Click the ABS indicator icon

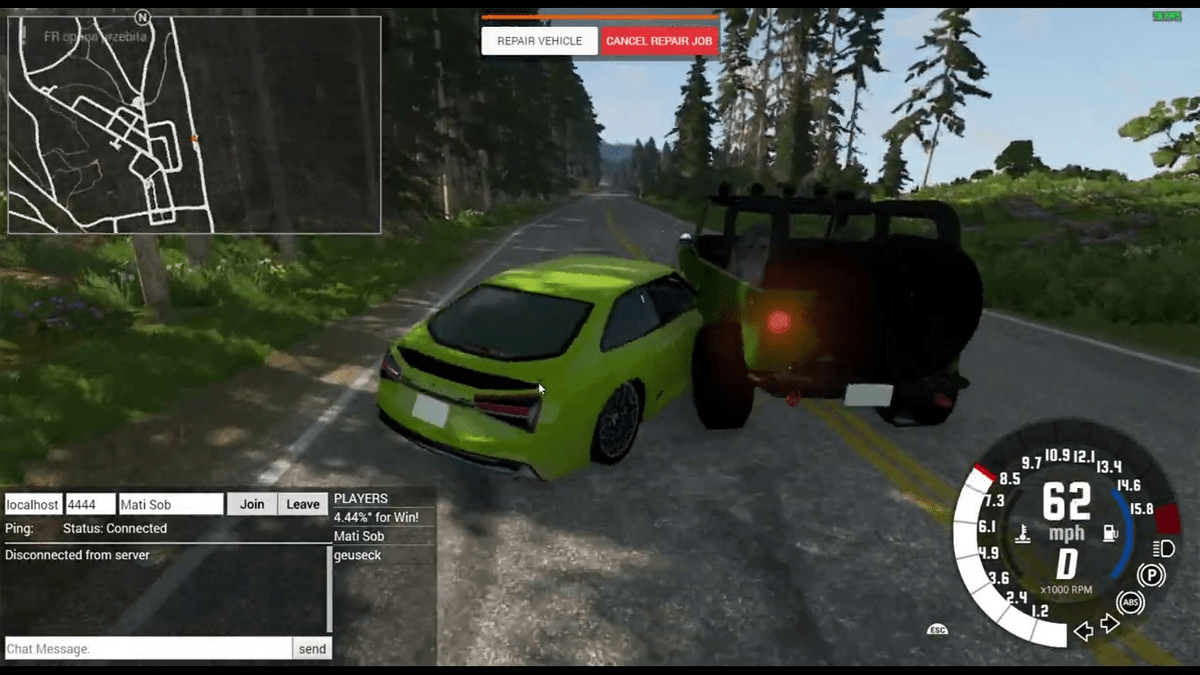(1130, 602)
